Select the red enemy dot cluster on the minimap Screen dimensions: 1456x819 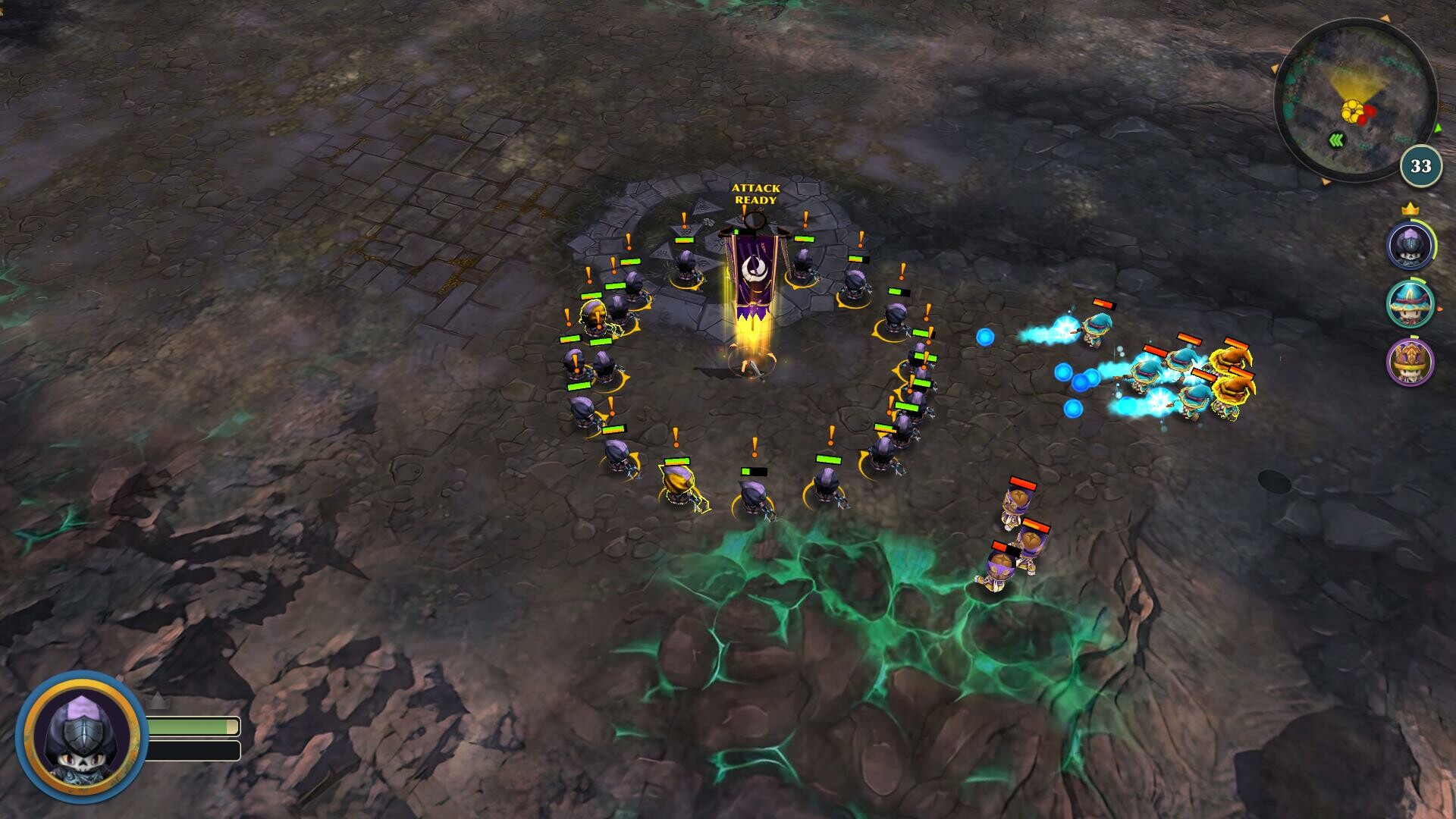[1368, 114]
